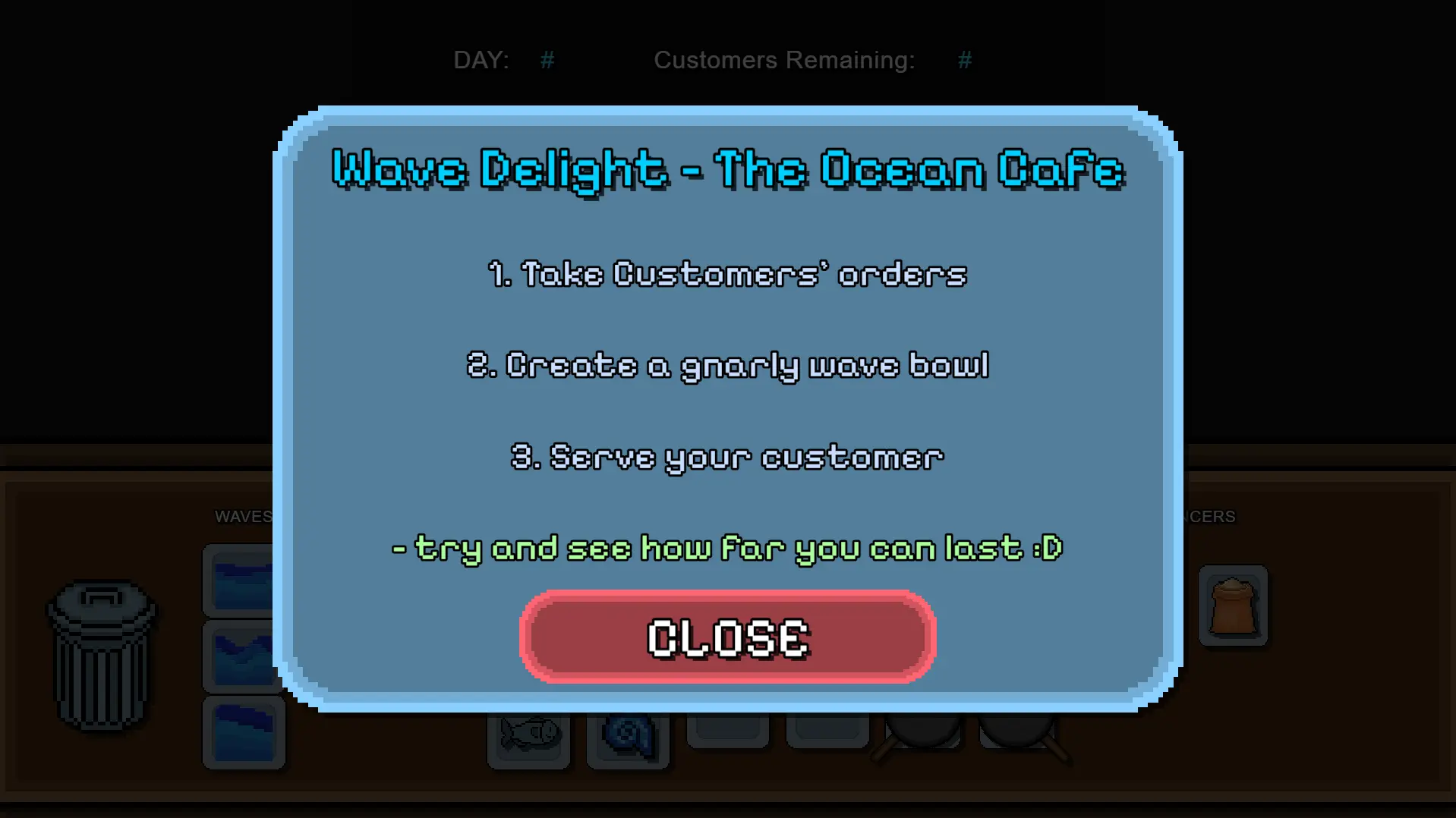Select the brown sack ingredient slot
This screenshot has width=1456, height=818.
1233,606
